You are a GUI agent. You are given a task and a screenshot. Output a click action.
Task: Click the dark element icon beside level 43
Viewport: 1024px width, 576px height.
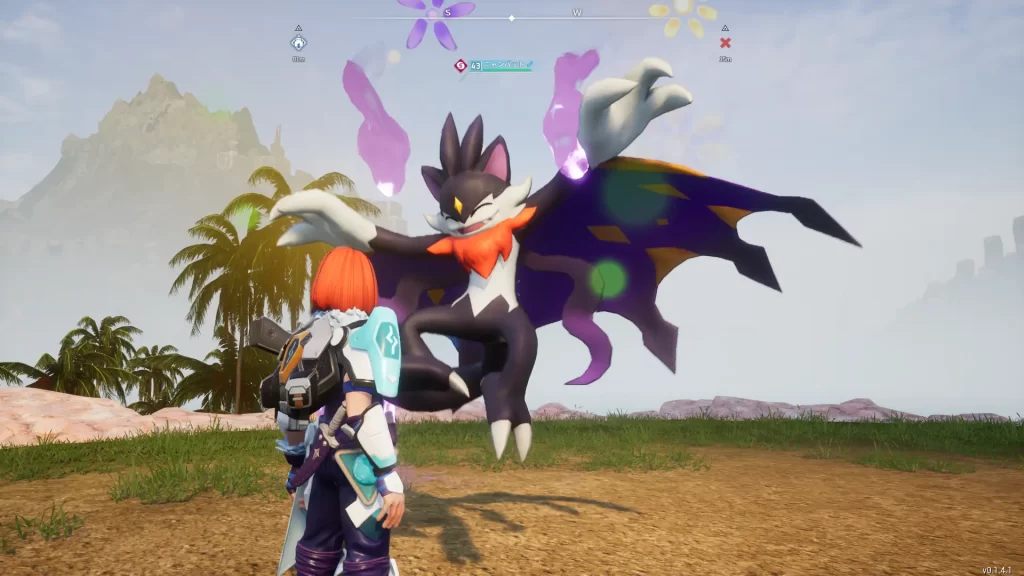[x=460, y=66]
